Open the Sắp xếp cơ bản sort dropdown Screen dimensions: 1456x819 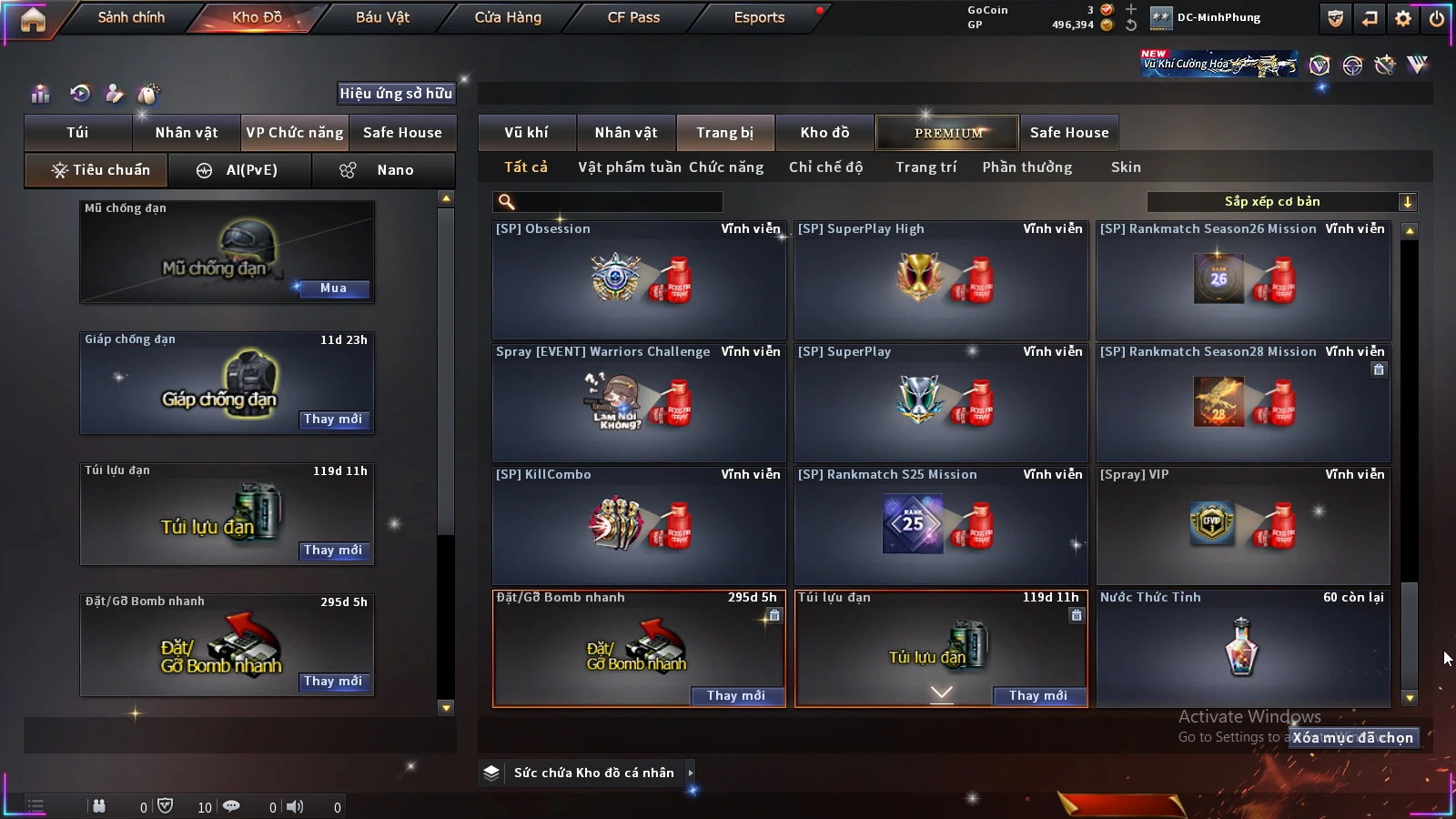(1281, 202)
